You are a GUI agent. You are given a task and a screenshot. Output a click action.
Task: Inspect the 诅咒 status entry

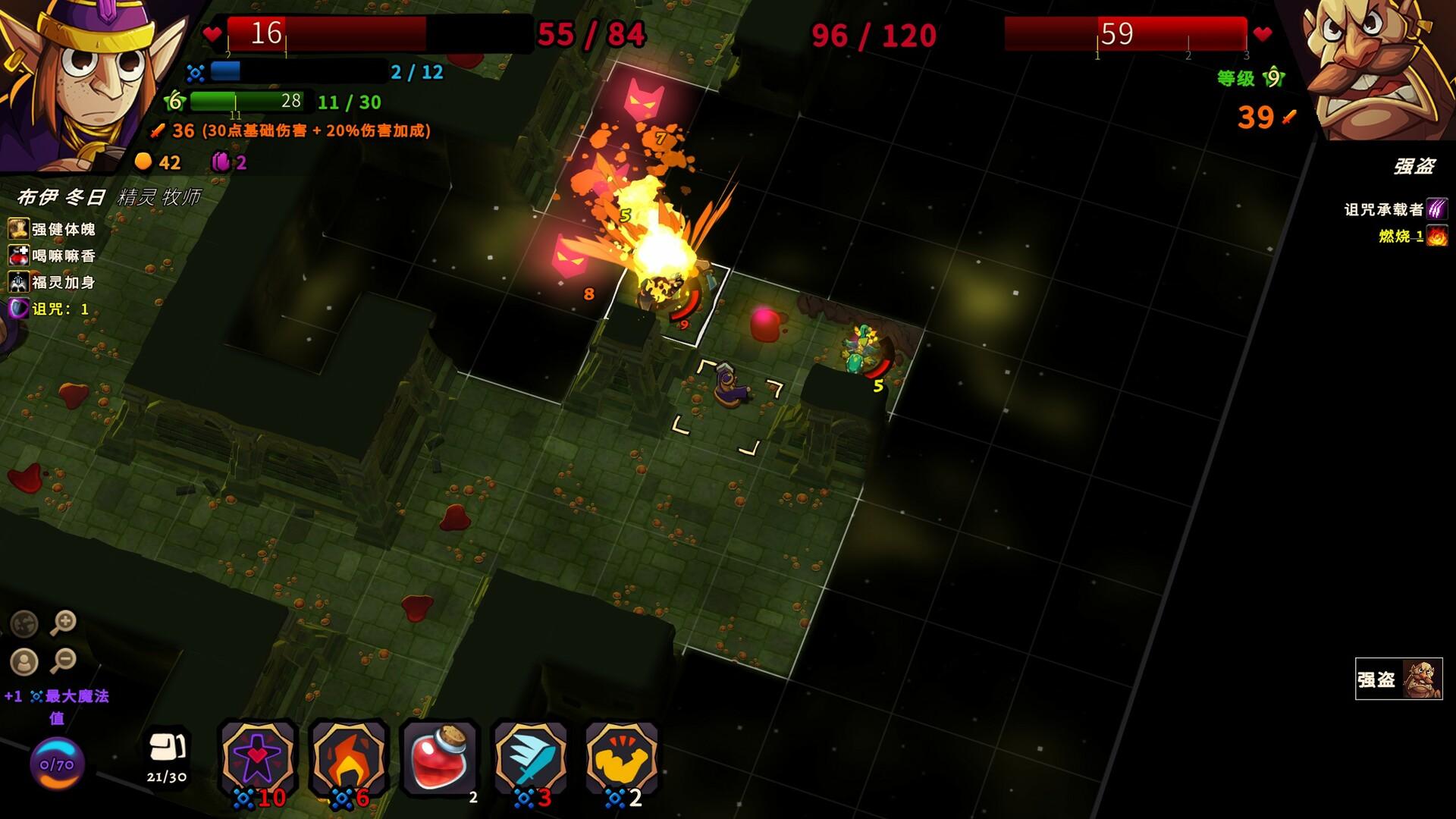click(50, 309)
